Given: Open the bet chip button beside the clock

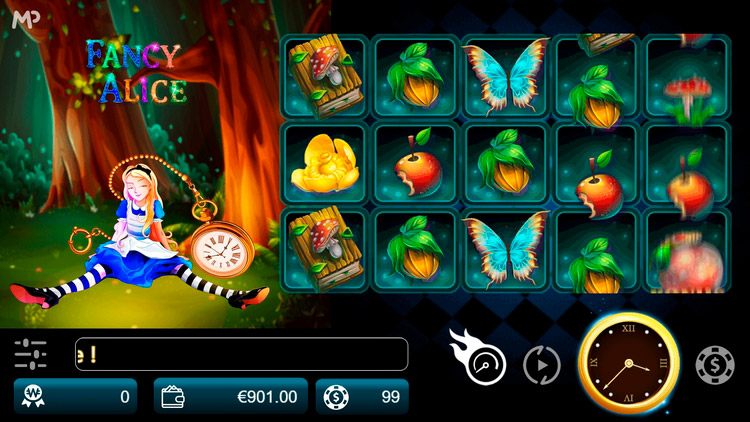Looking at the screenshot, I should coord(715,365).
